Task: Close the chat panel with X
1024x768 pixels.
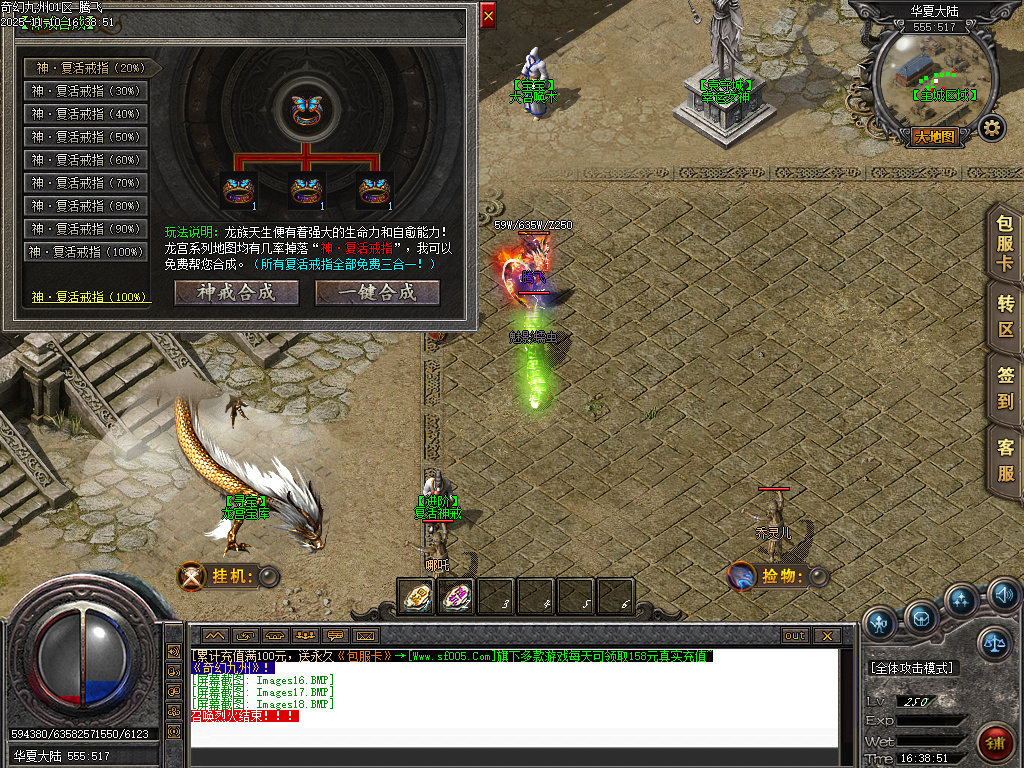Action: pos(826,635)
